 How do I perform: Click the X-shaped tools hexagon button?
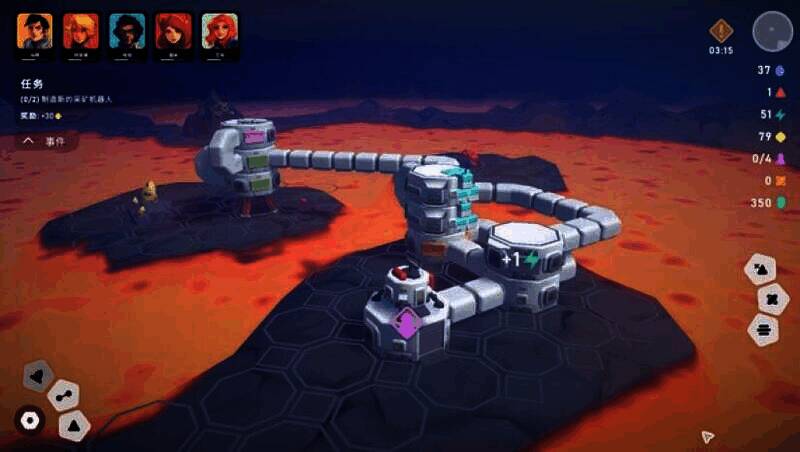[x=772, y=298]
